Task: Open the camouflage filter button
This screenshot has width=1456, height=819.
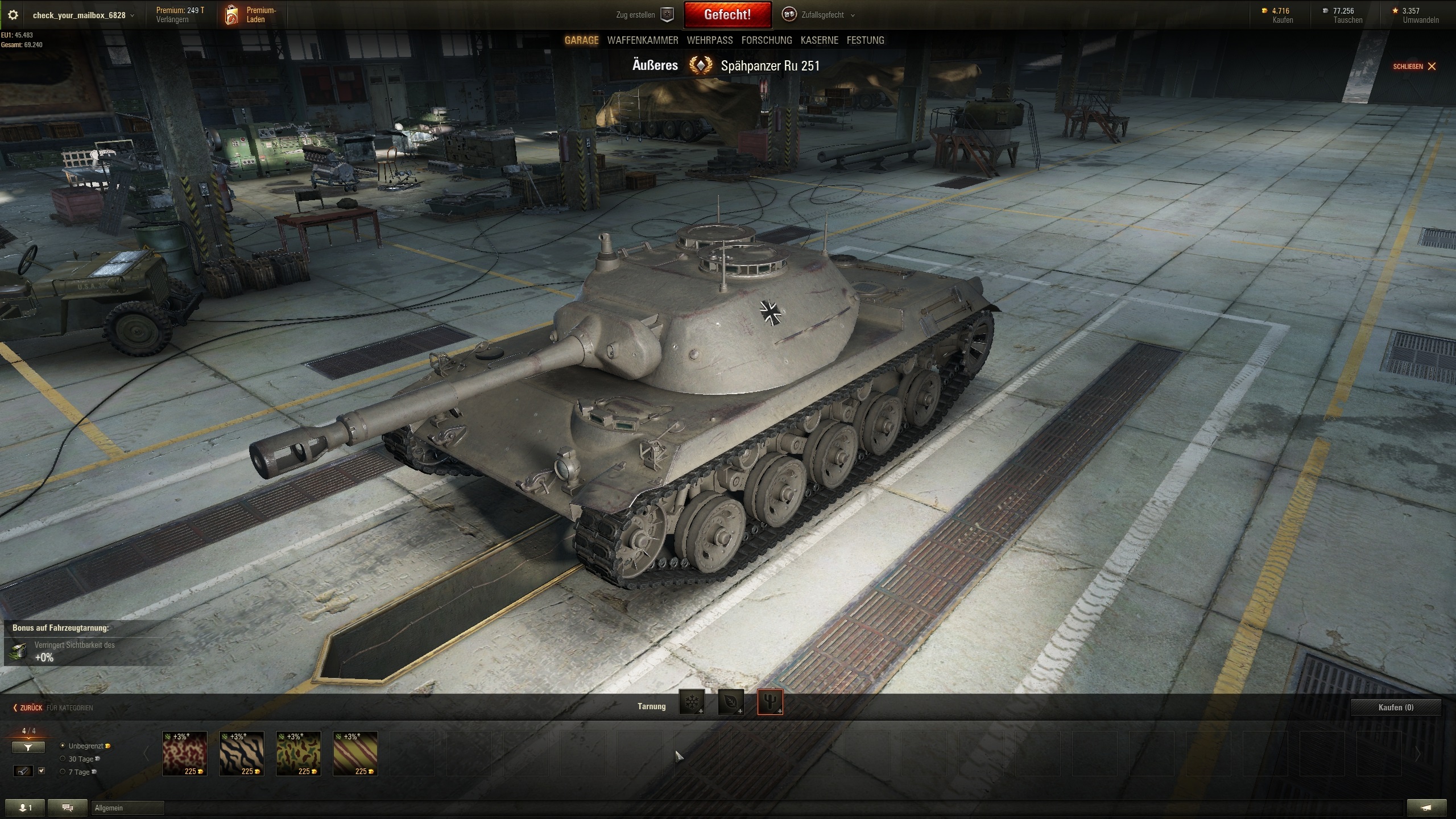Action: (28, 747)
